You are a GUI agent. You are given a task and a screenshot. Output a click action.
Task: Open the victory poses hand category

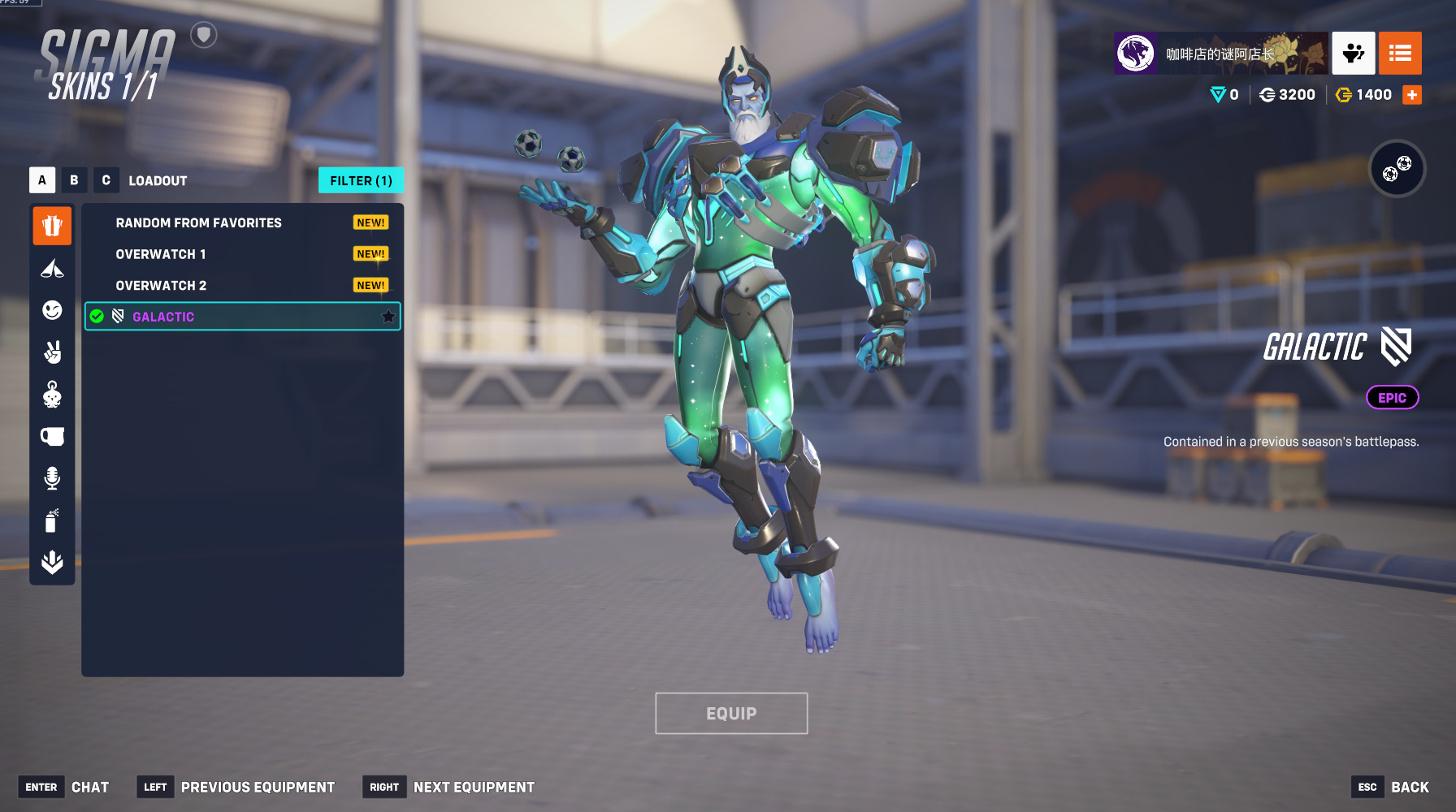[52, 352]
